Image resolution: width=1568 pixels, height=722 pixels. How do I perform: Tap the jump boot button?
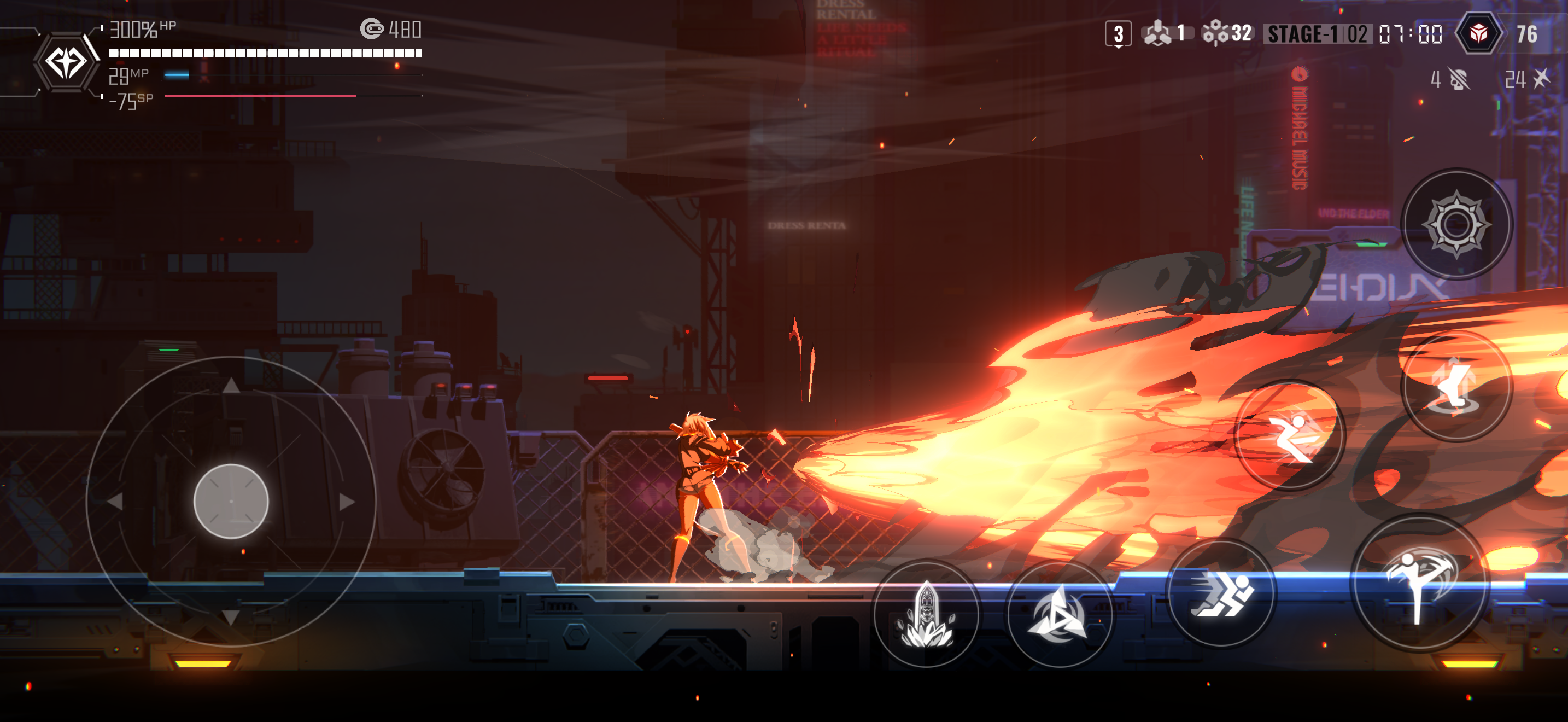pyautogui.click(x=1456, y=386)
